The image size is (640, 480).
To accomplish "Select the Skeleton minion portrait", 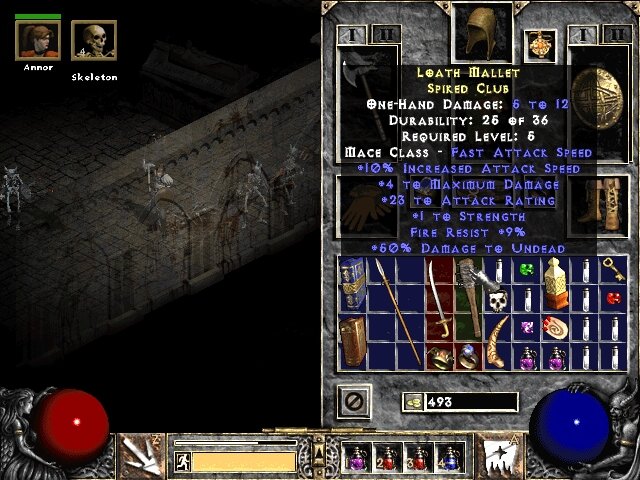I will pos(94,40).
